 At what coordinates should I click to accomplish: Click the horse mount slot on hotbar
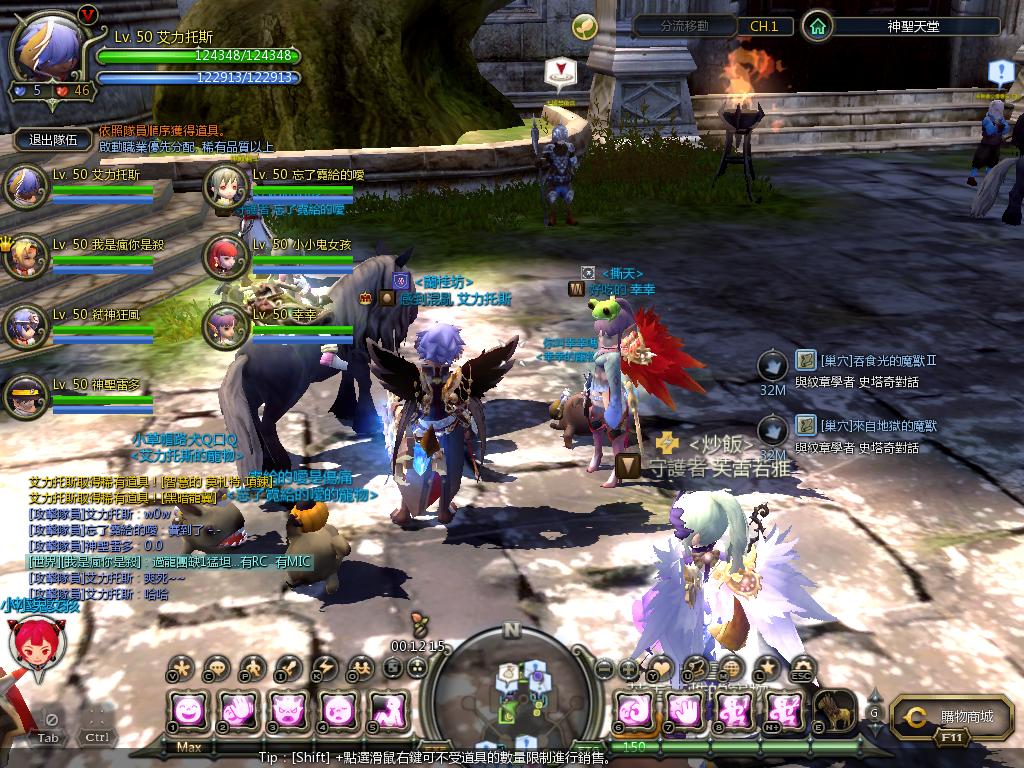pos(834,711)
